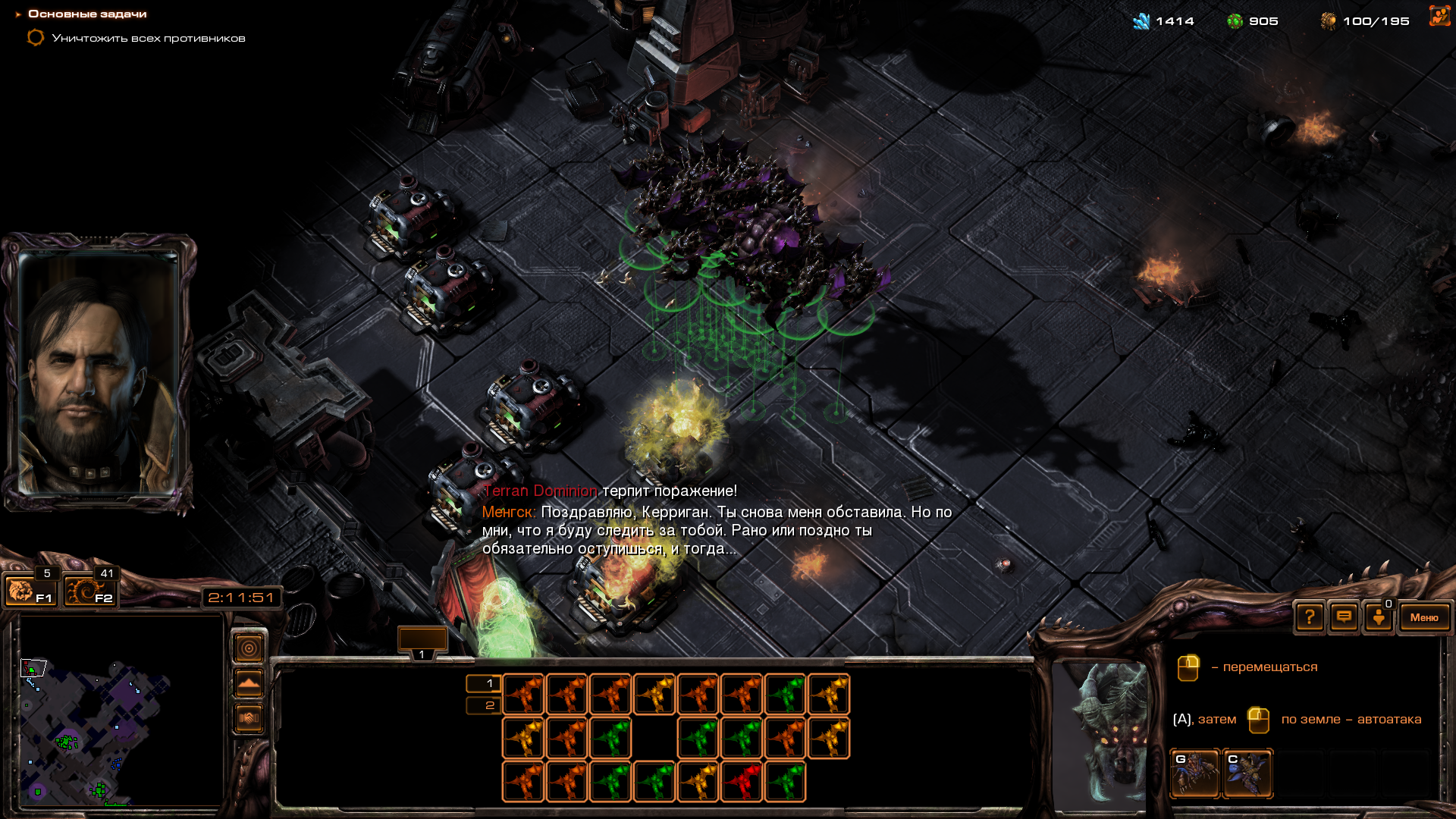The image size is (1456, 819).
Task: Collapse the Основные задачи objectives header
Action: pyautogui.click(x=18, y=14)
